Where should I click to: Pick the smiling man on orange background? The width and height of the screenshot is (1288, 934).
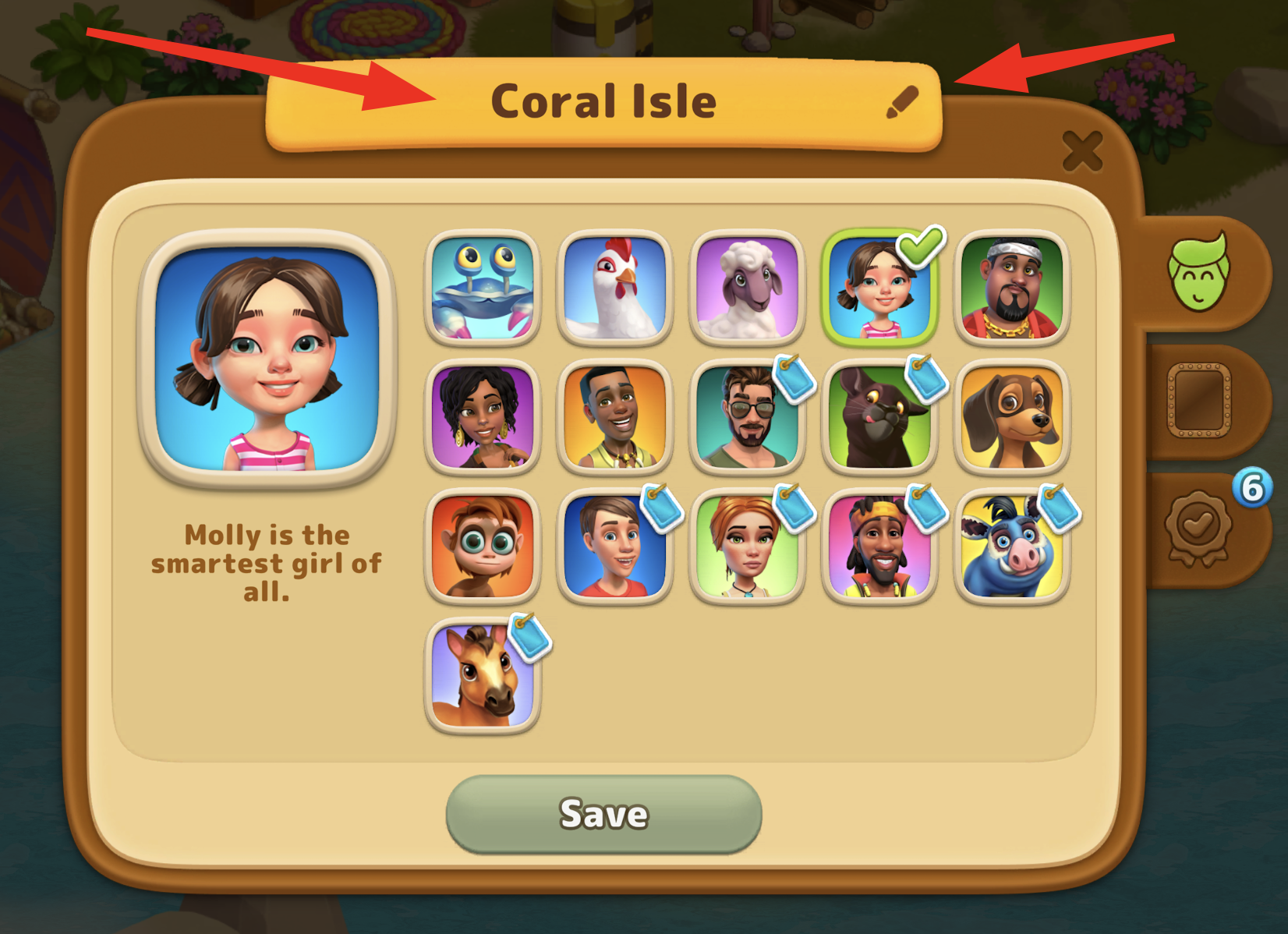[x=615, y=417]
